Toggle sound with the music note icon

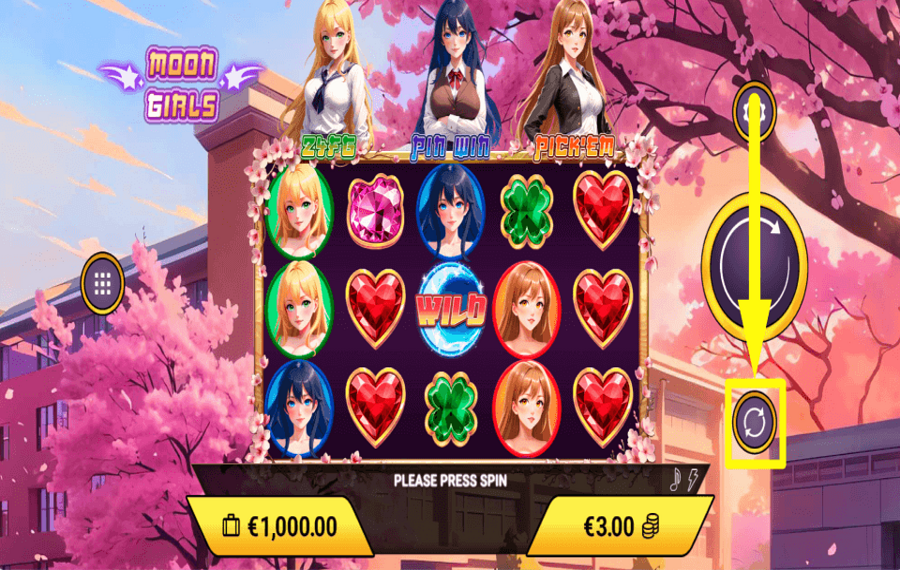point(676,481)
